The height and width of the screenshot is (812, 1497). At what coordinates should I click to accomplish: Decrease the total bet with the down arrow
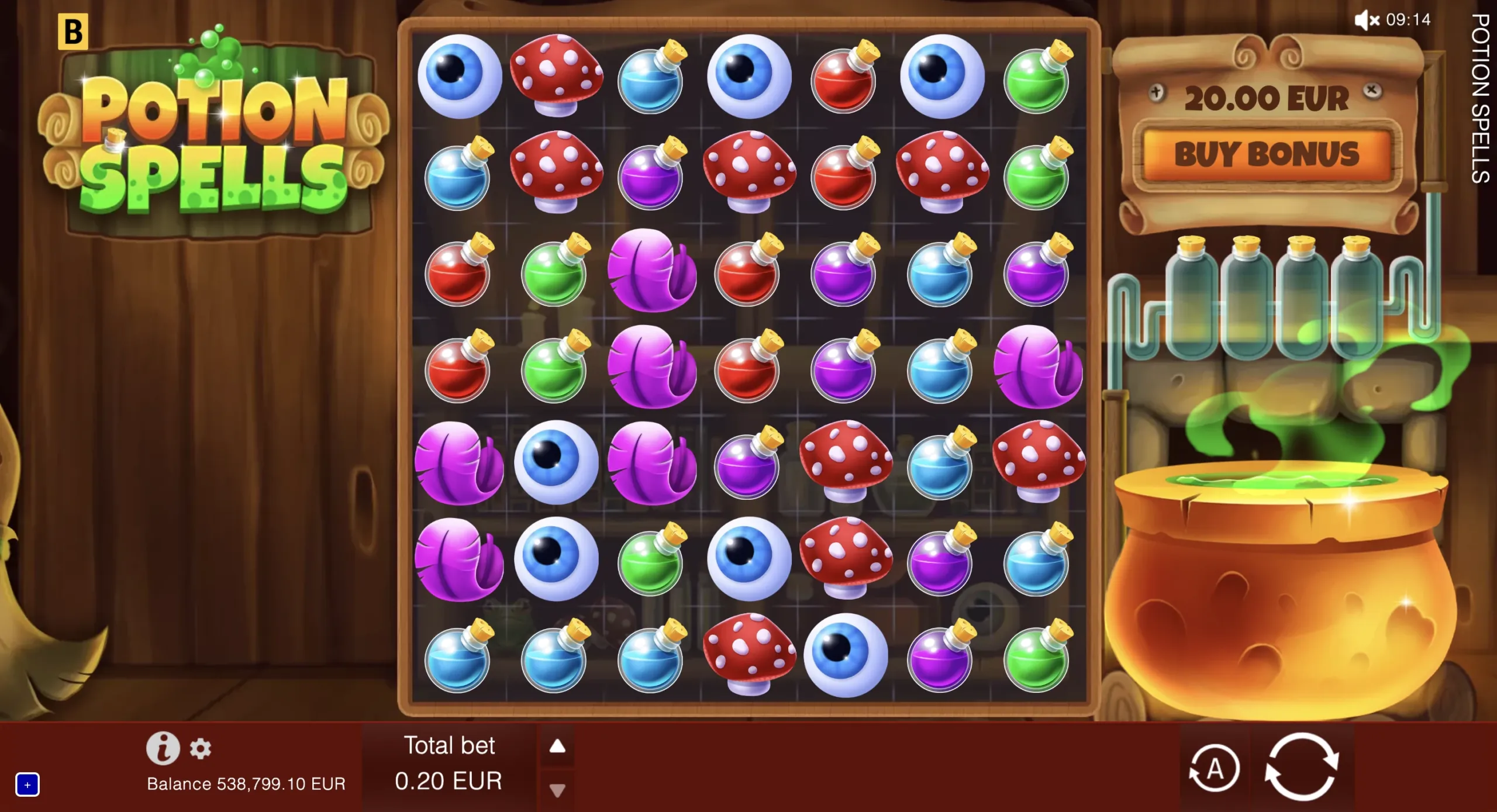point(557,790)
